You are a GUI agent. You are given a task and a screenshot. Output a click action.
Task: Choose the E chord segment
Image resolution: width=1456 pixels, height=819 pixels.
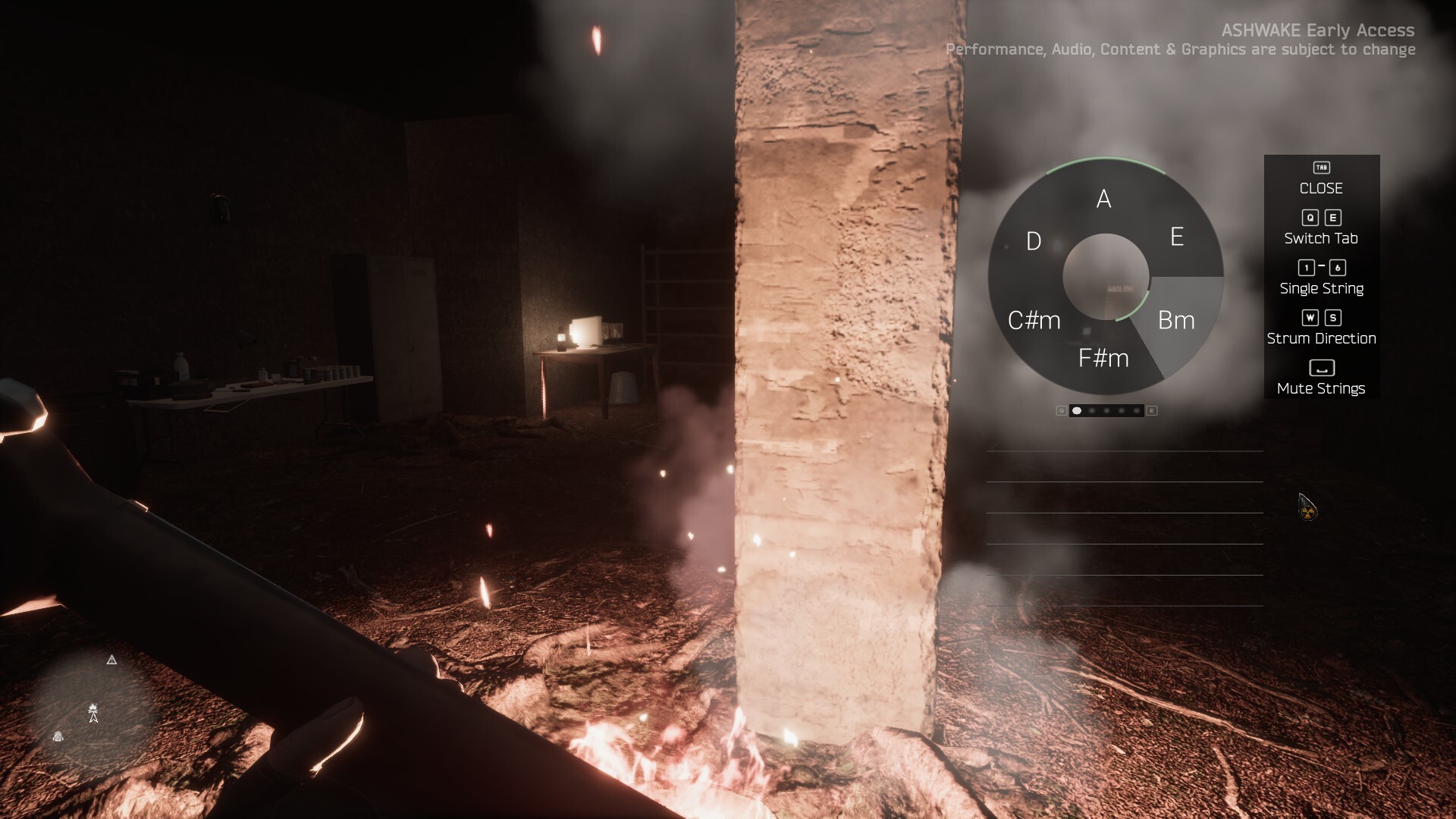pos(1176,237)
